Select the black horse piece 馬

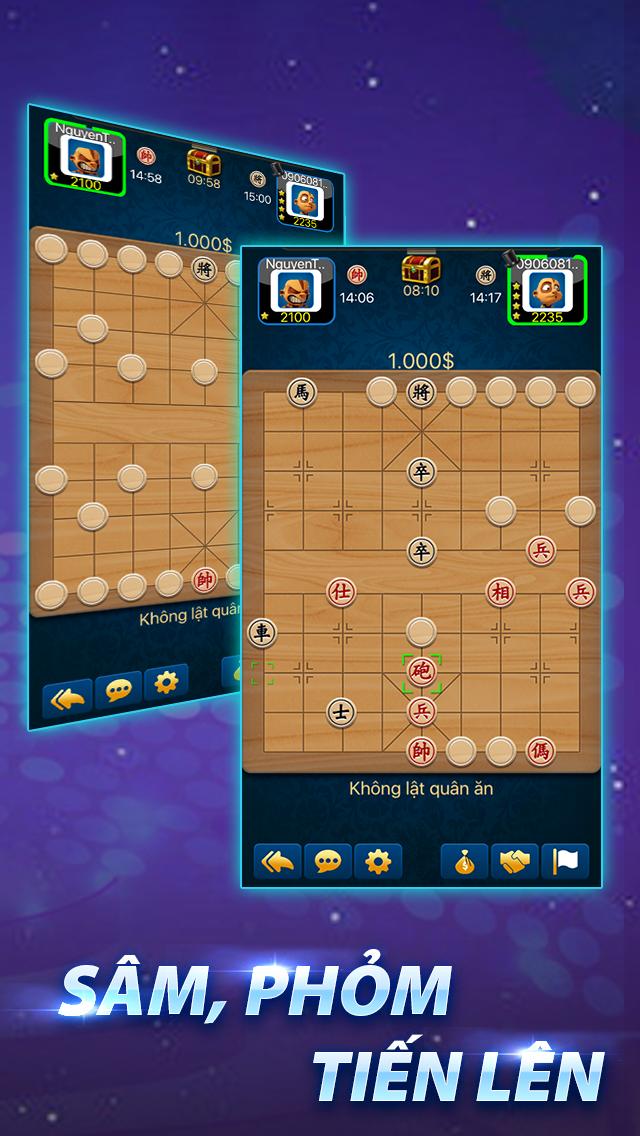(x=301, y=392)
